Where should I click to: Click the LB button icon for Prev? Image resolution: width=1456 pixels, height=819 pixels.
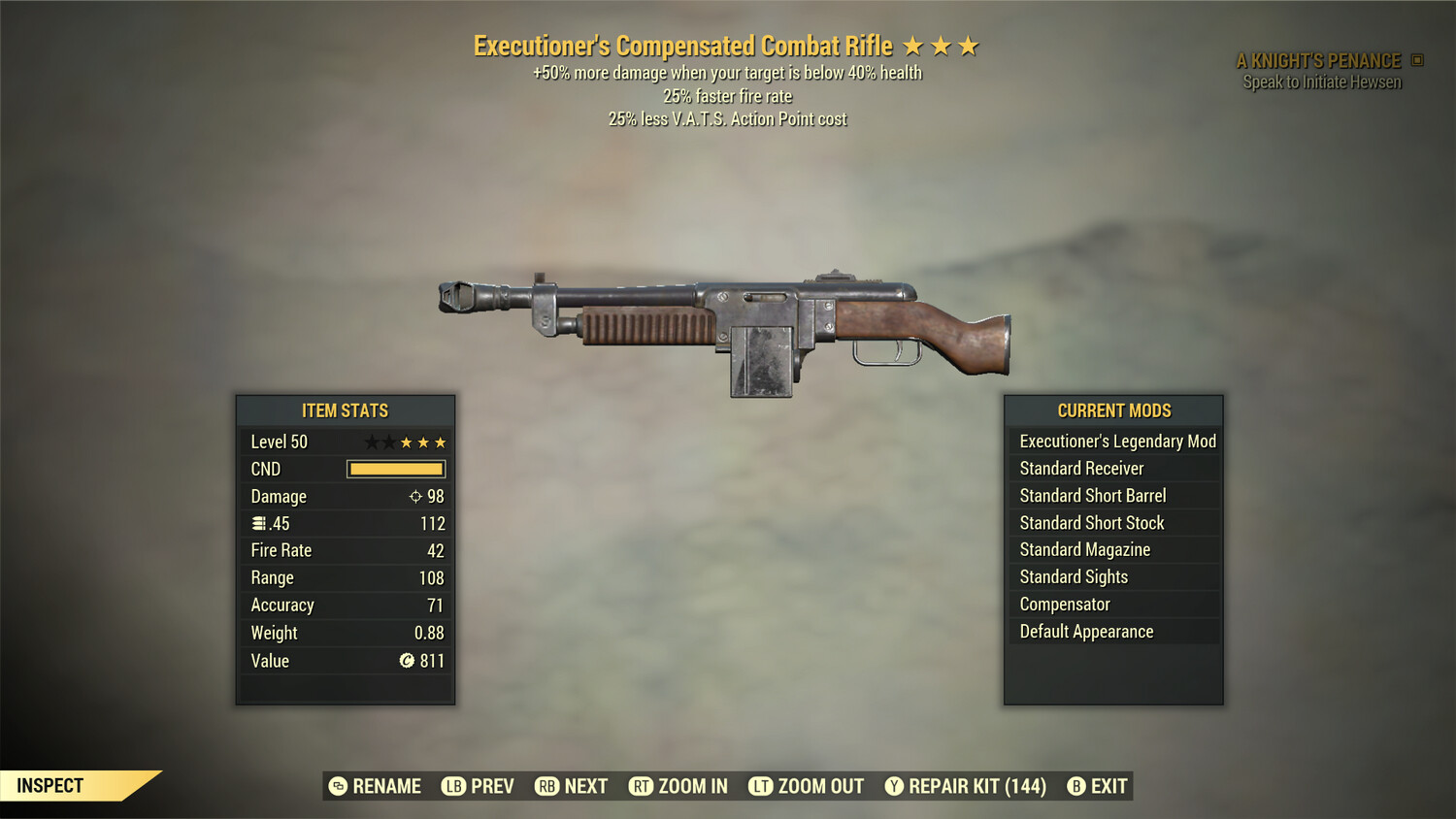click(x=452, y=786)
